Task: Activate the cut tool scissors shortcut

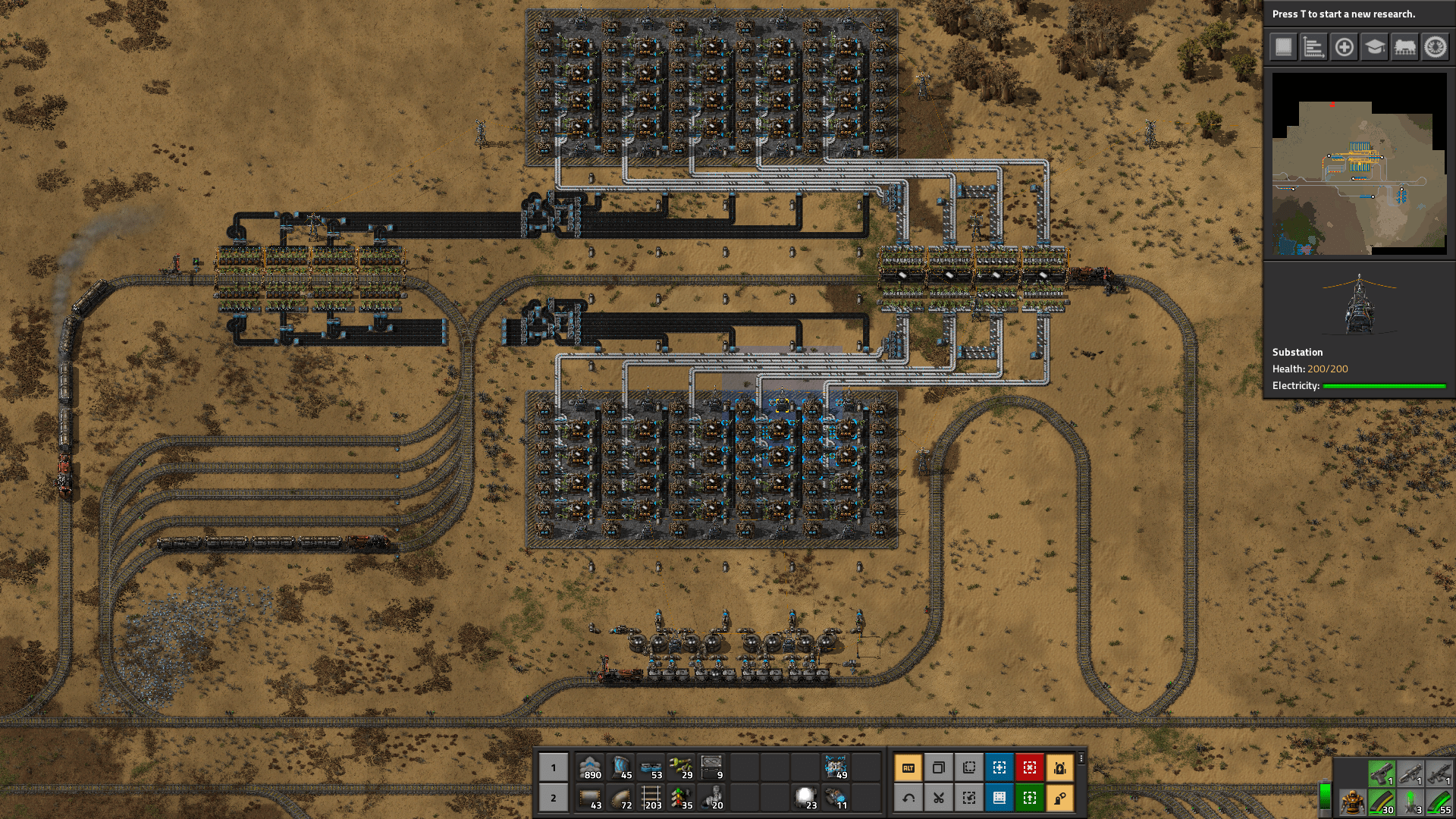Action: (x=940, y=798)
